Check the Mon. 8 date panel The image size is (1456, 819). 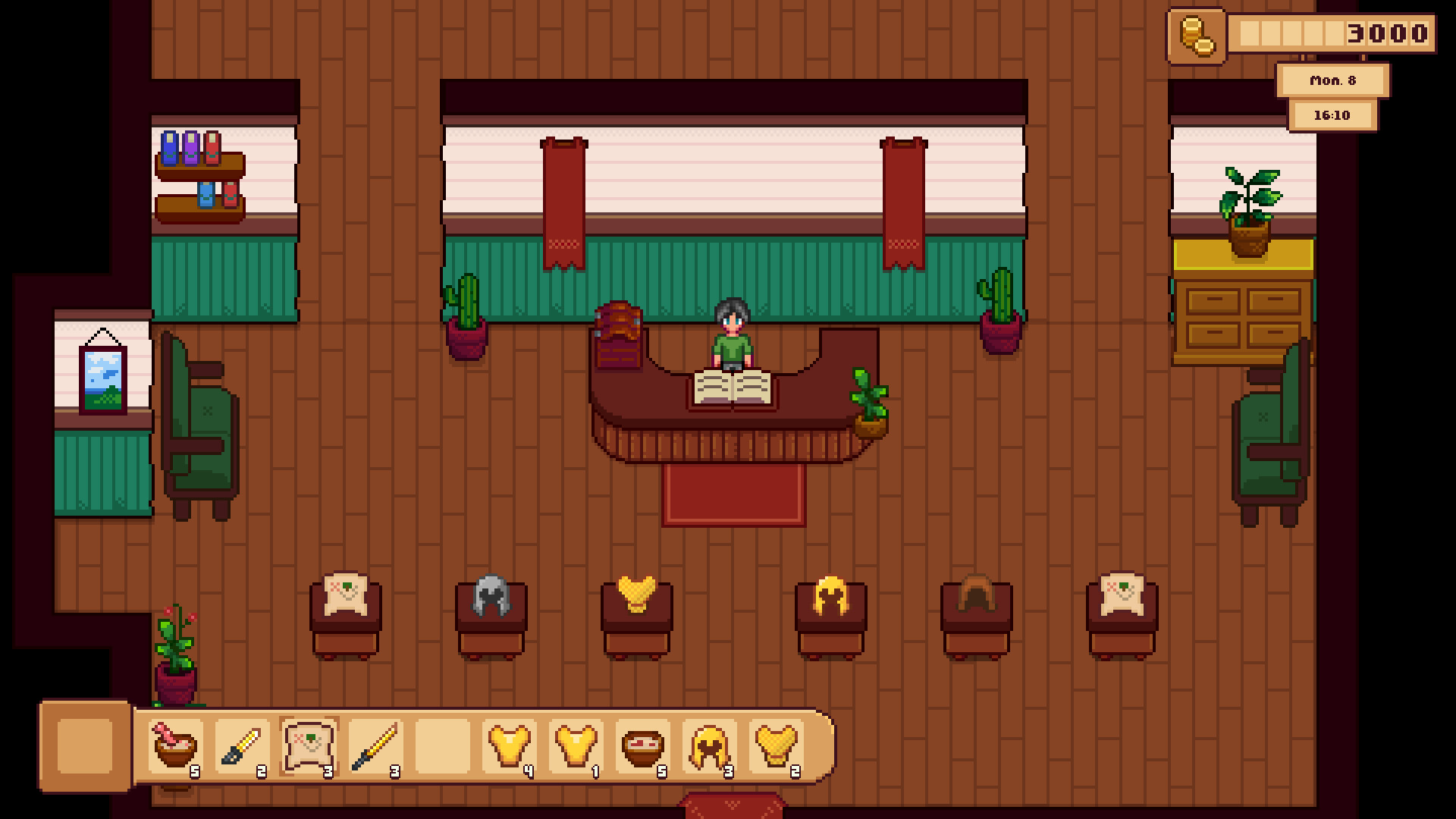[1333, 80]
